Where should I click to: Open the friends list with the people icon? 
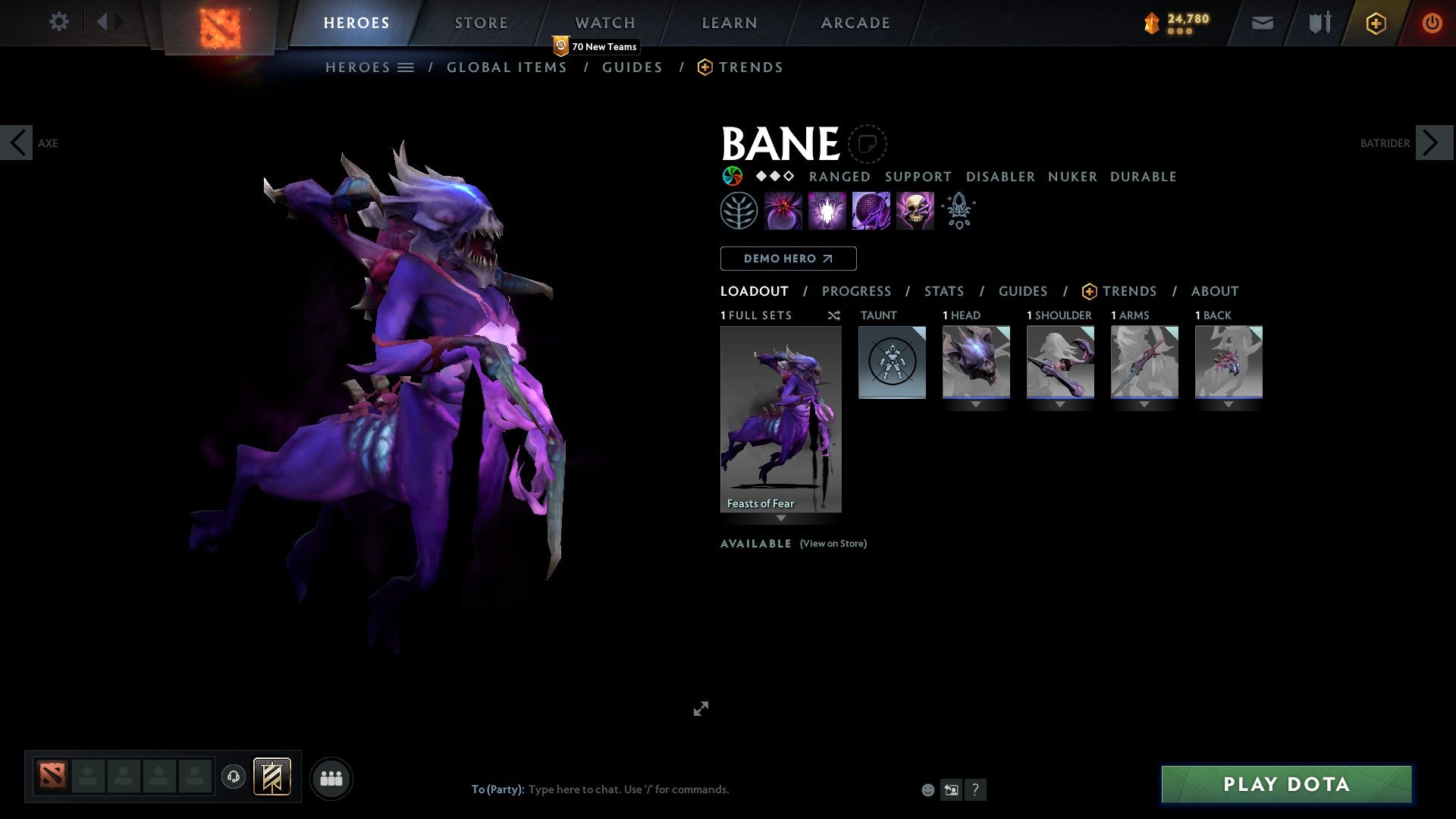pos(331,777)
